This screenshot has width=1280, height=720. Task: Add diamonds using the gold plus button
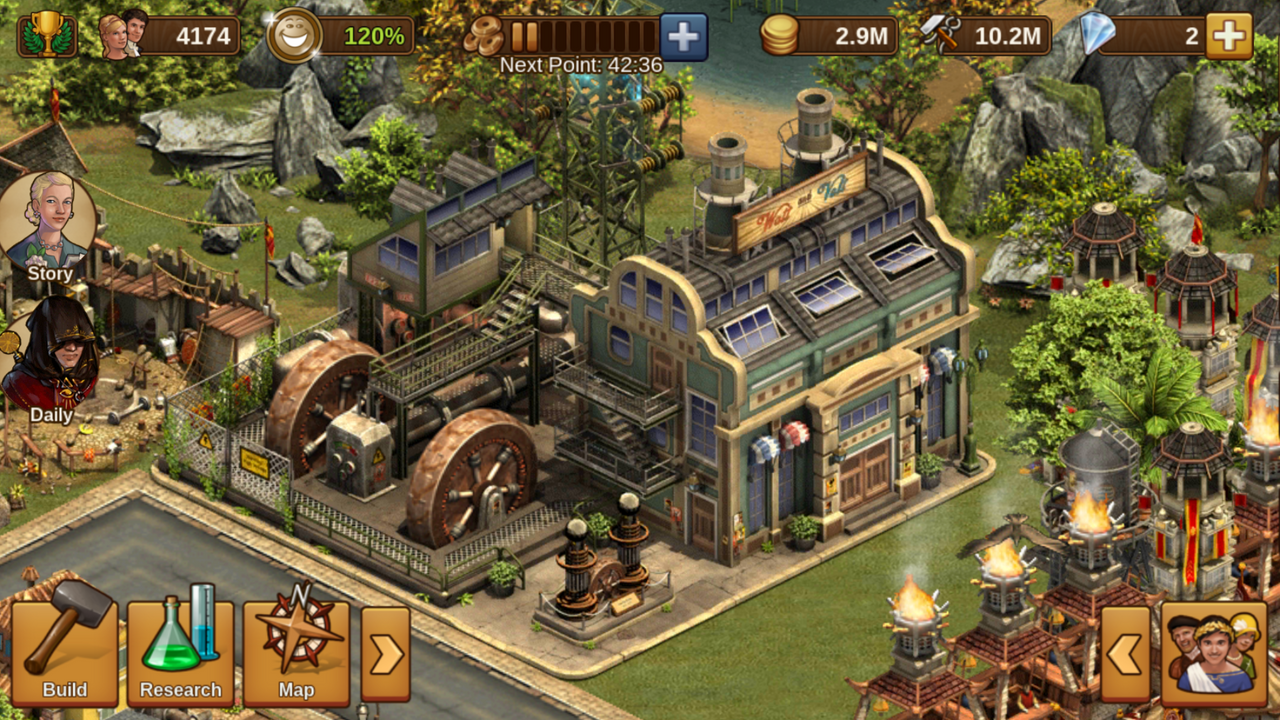(x=1229, y=37)
